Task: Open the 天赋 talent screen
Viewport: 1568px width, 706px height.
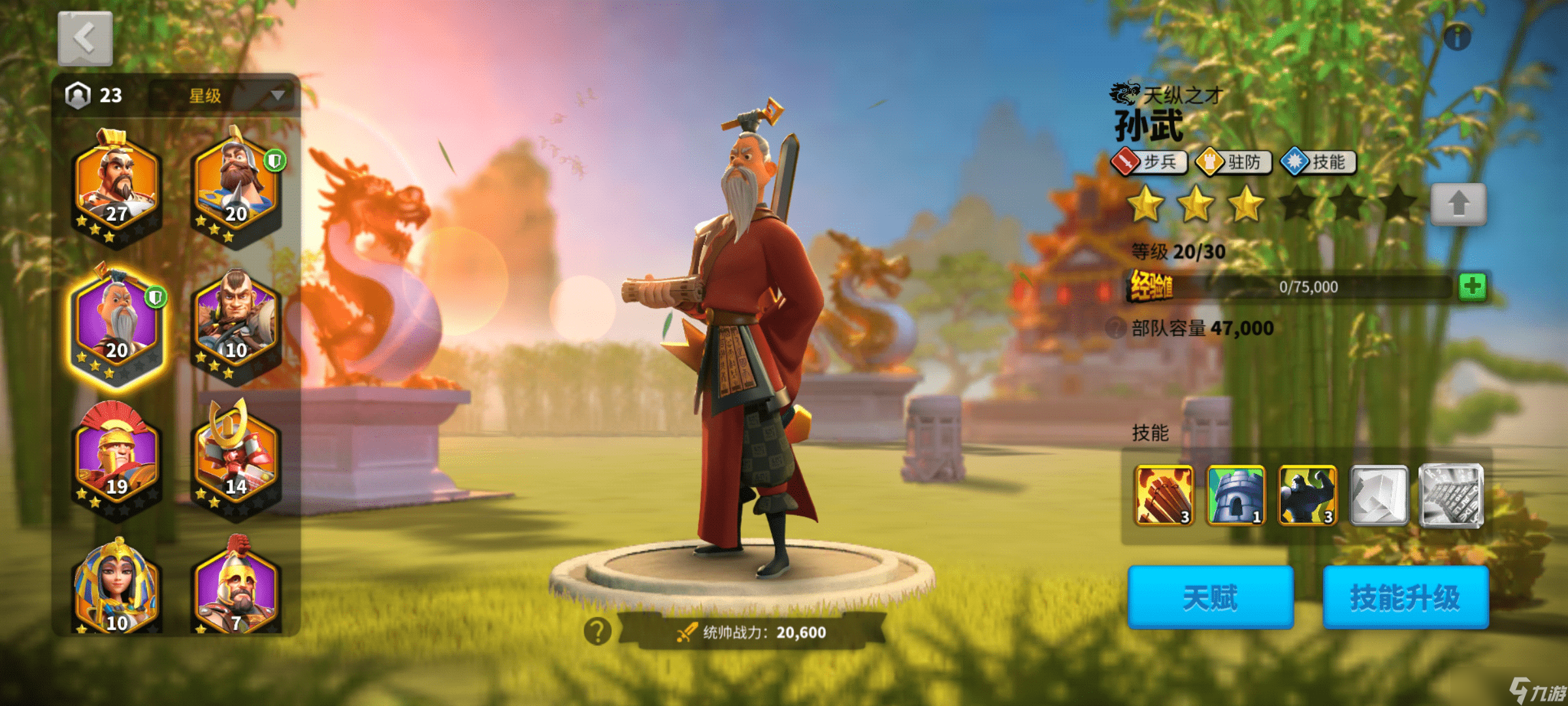Action: (x=1210, y=597)
